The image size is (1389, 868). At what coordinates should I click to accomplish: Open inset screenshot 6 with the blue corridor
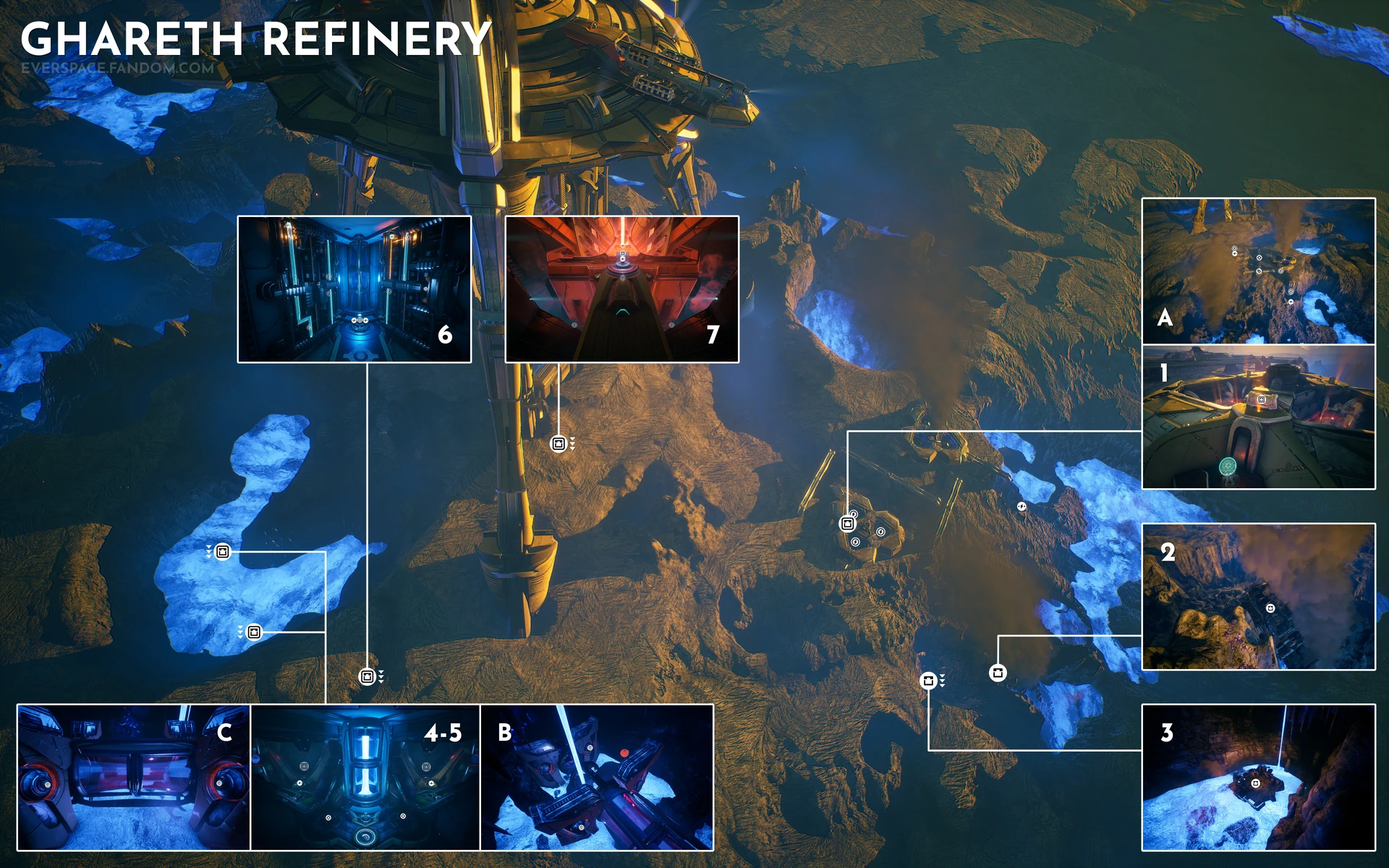[354, 289]
